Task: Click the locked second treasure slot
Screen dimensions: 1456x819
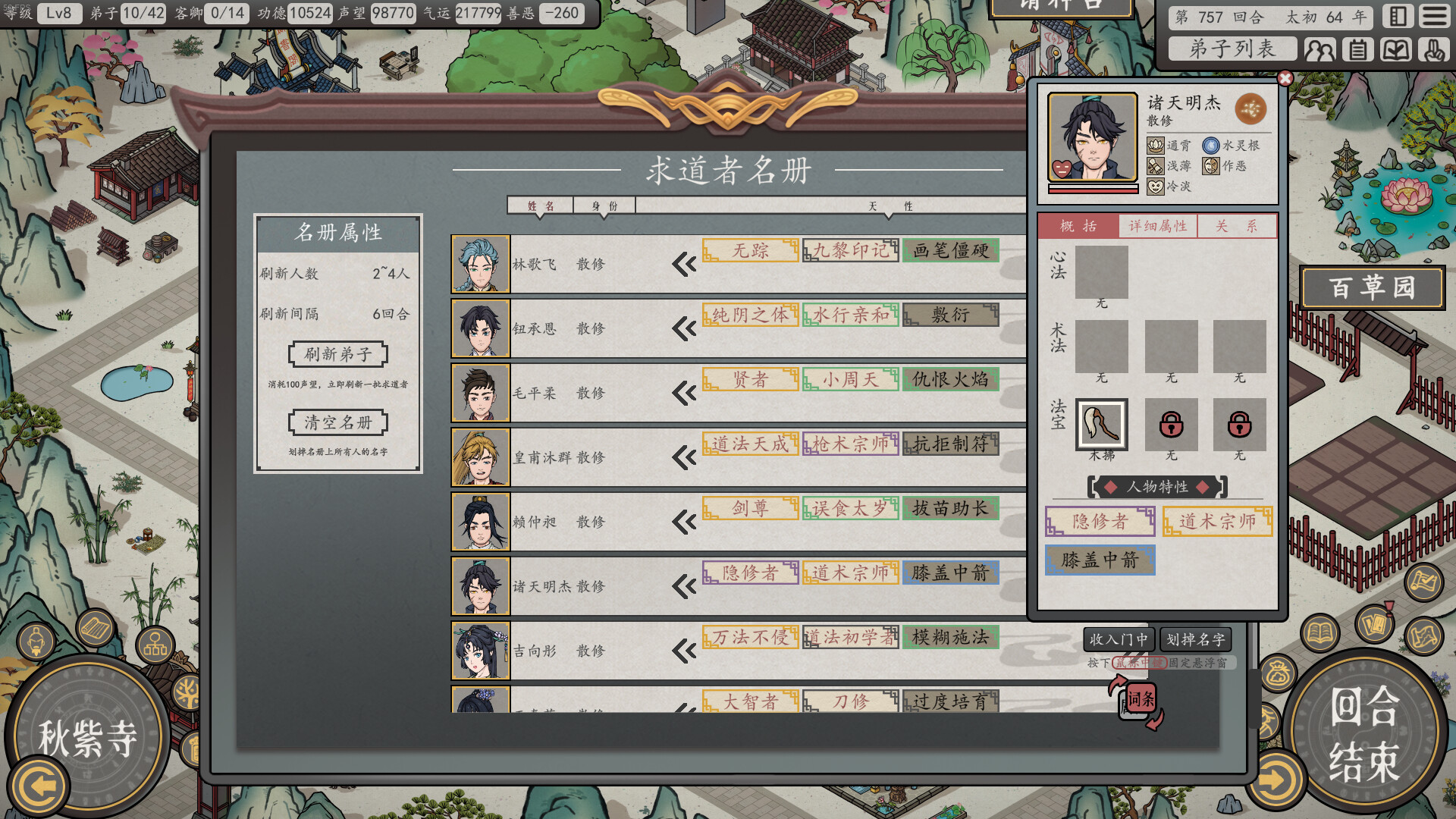Action: (x=1172, y=425)
